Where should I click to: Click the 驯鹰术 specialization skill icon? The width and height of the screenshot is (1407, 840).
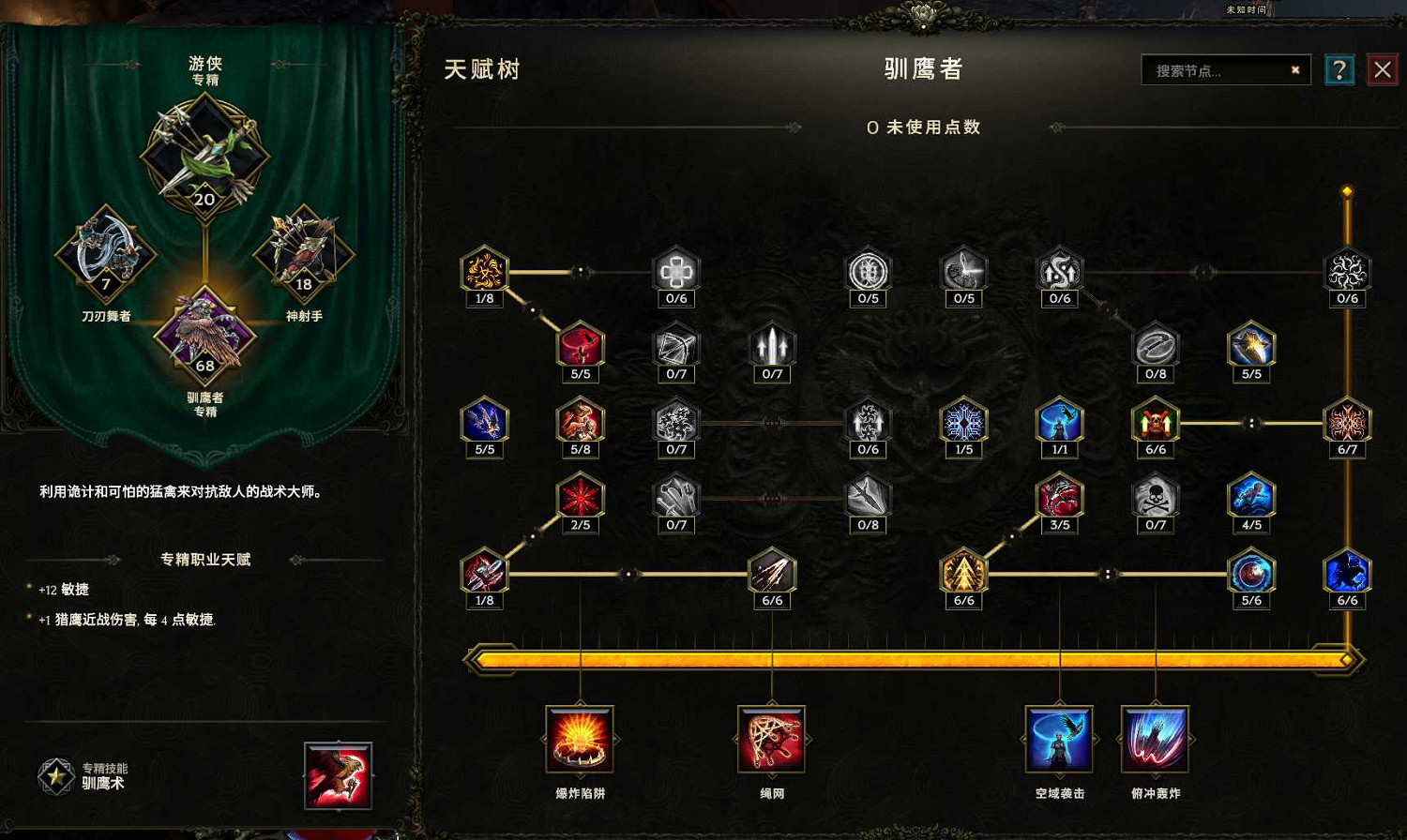[x=339, y=776]
